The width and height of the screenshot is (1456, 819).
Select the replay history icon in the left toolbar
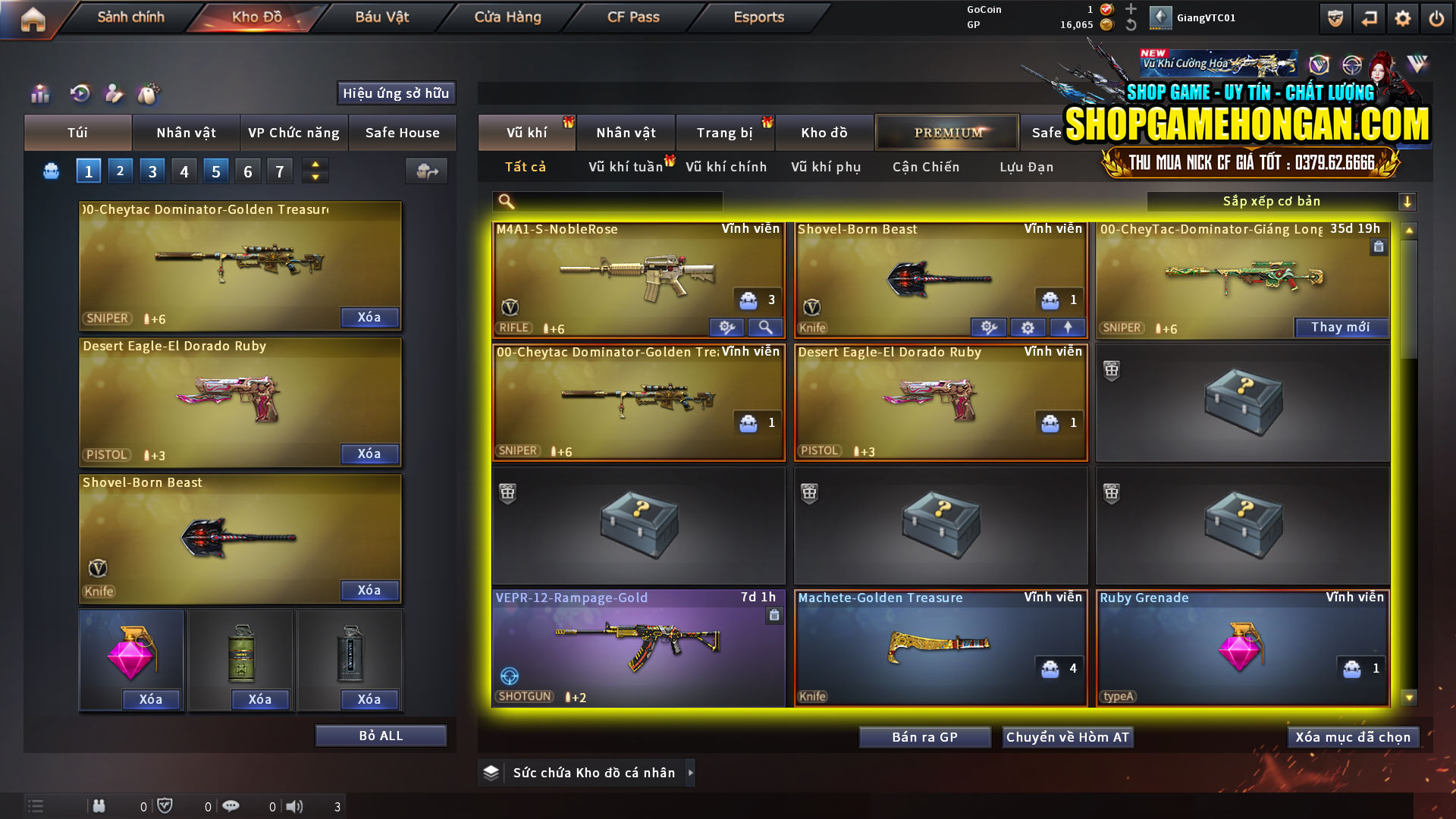(x=79, y=93)
